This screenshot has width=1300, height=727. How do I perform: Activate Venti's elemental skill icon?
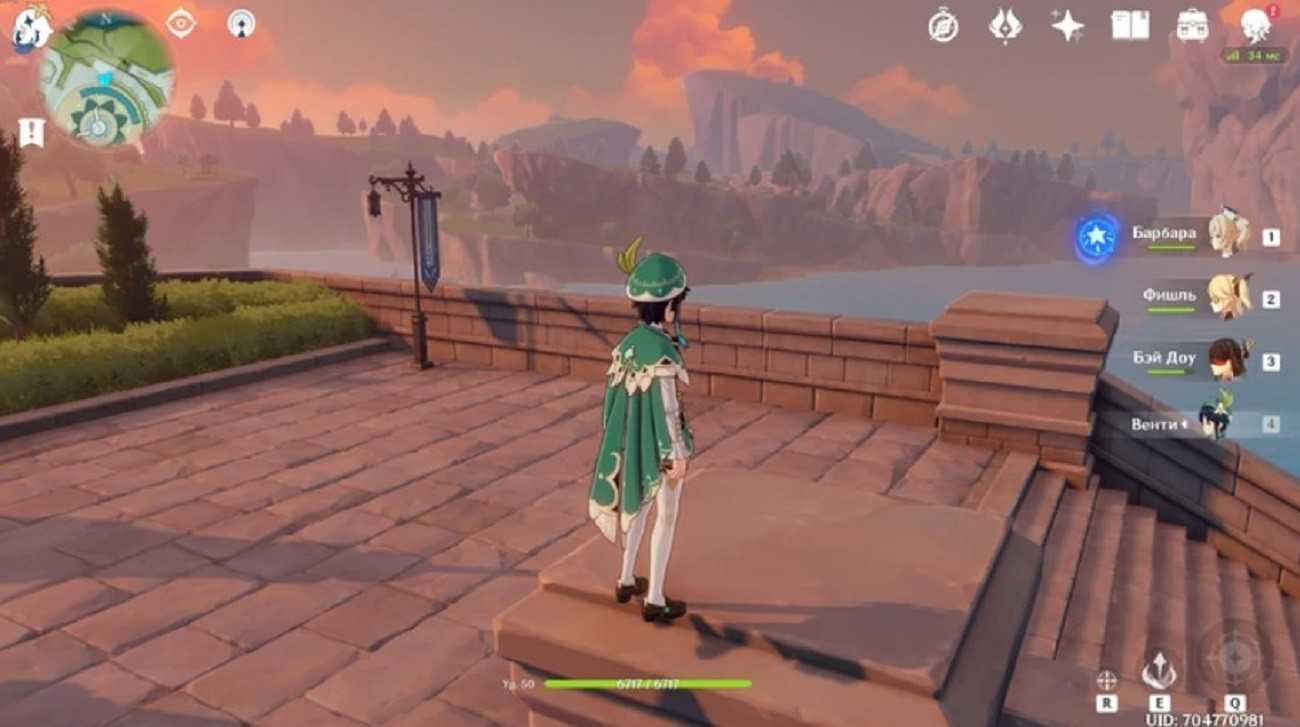[x=1159, y=672]
